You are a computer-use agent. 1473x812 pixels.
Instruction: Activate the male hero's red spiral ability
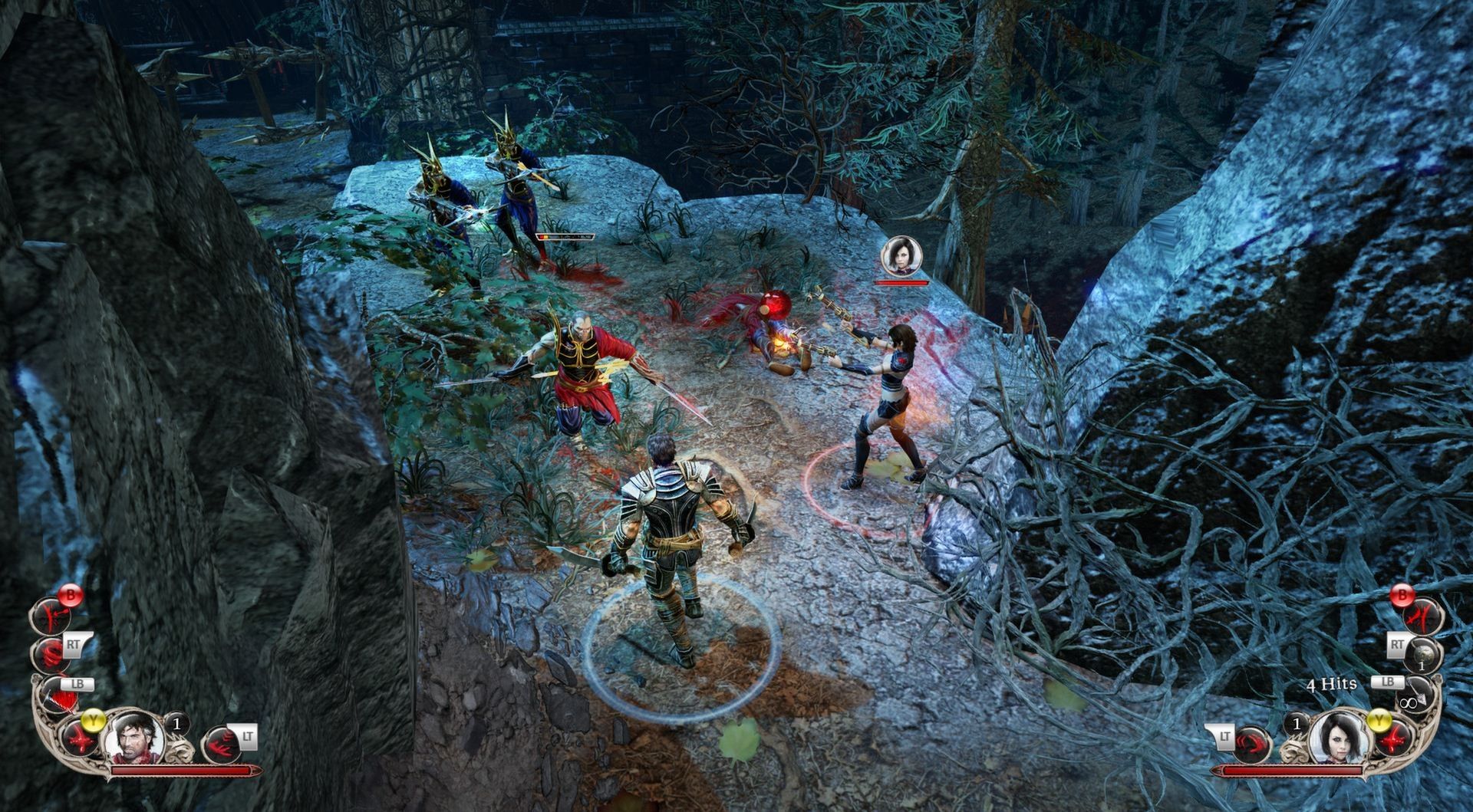51,653
